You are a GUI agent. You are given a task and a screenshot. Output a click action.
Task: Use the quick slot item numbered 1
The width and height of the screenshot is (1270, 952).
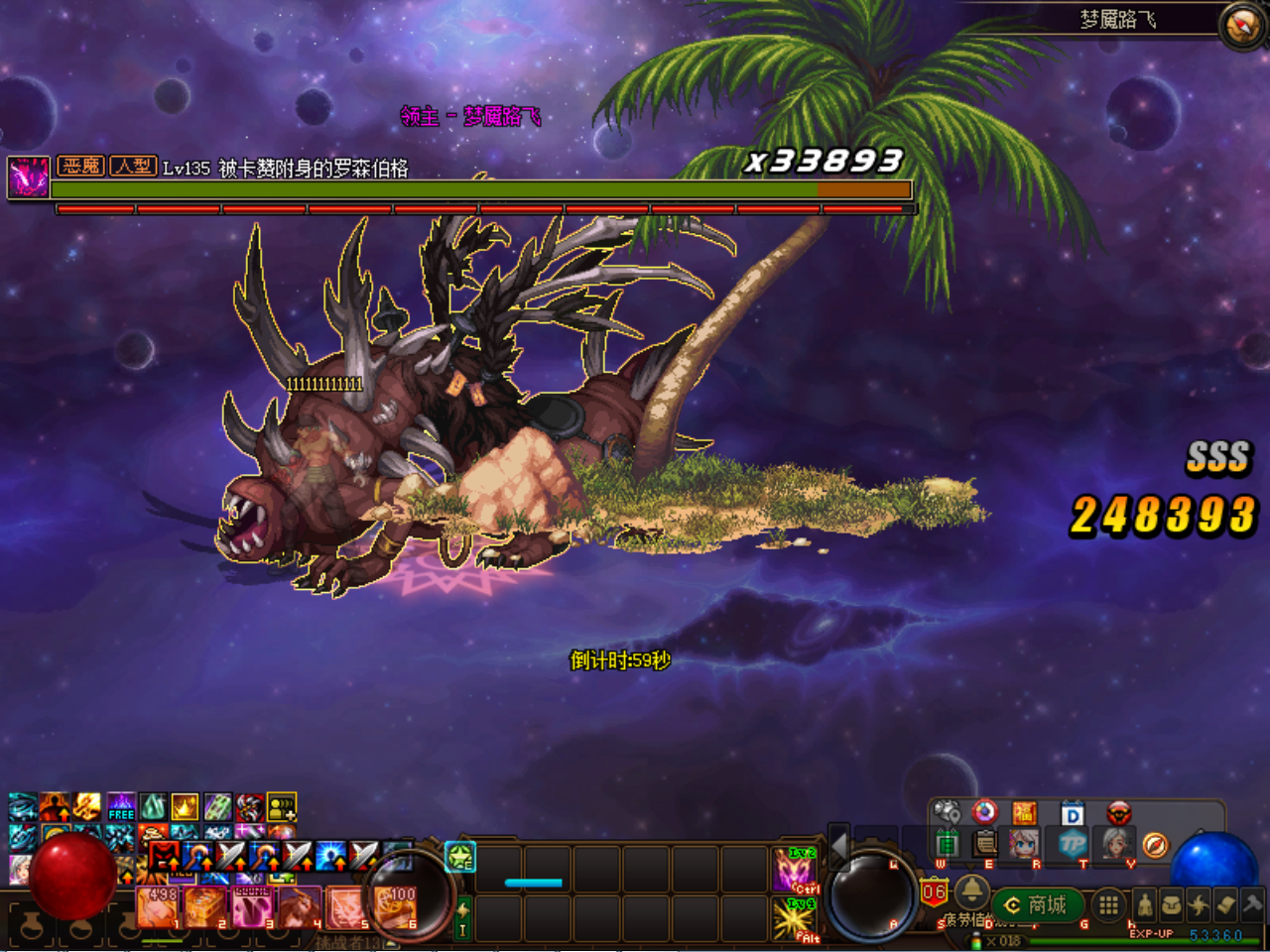click(159, 906)
